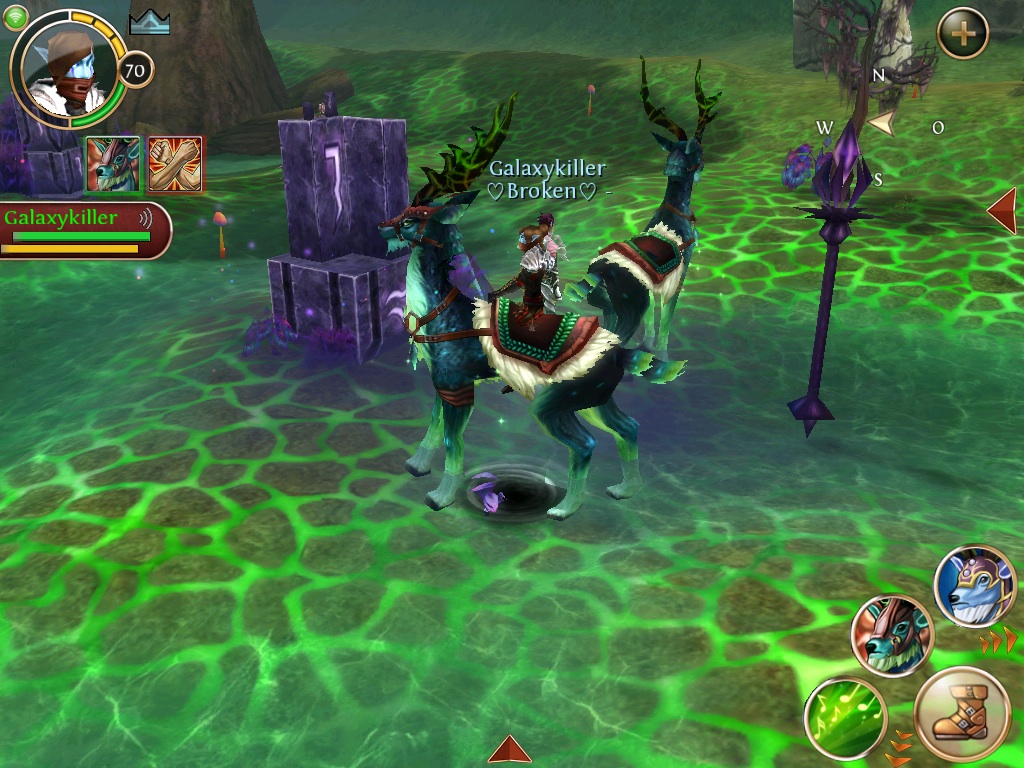
Task: Use the green slash ability
Action: pyautogui.click(x=845, y=718)
